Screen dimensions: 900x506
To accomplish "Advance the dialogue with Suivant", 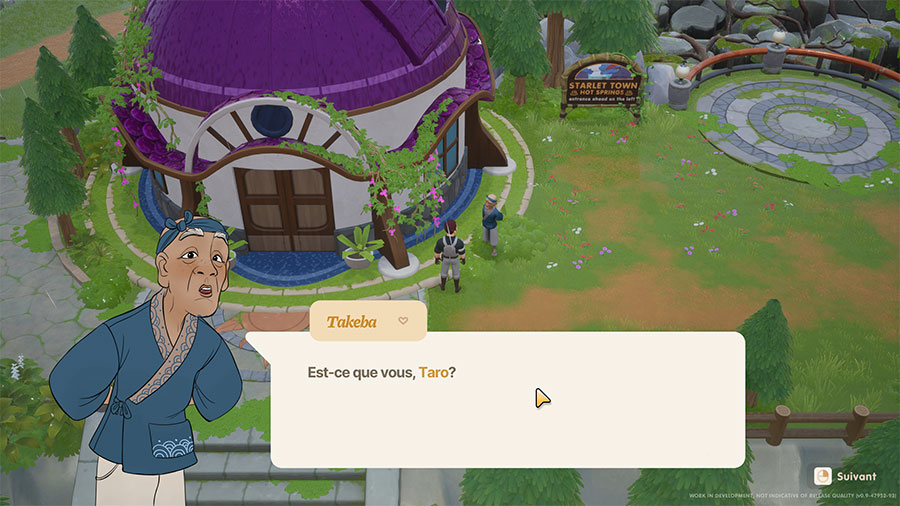I will 845,476.
